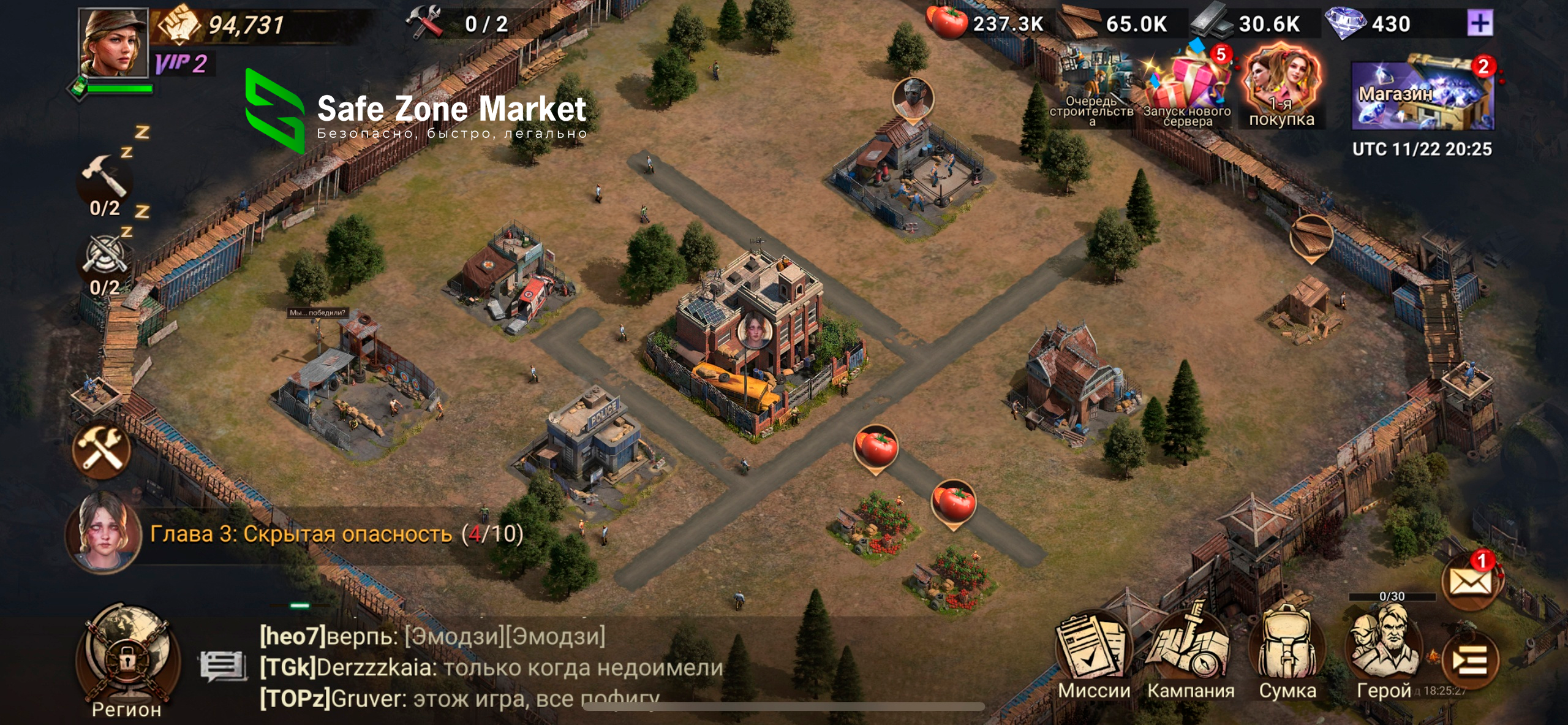
Task: Open the VIP 2 benefits badge
Action: click(x=181, y=64)
